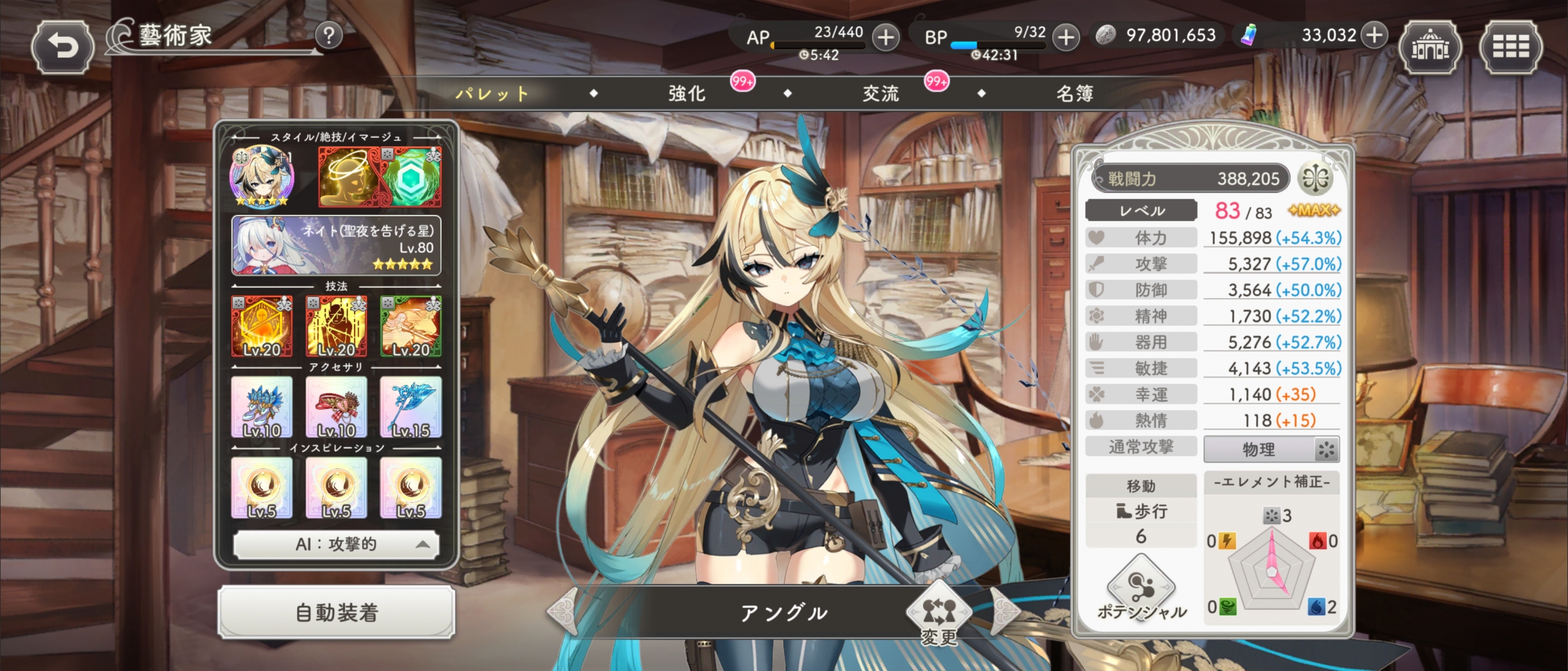Switch to the 交流 tab
This screenshot has height=671, width=1568.
(x=880, y=94)
